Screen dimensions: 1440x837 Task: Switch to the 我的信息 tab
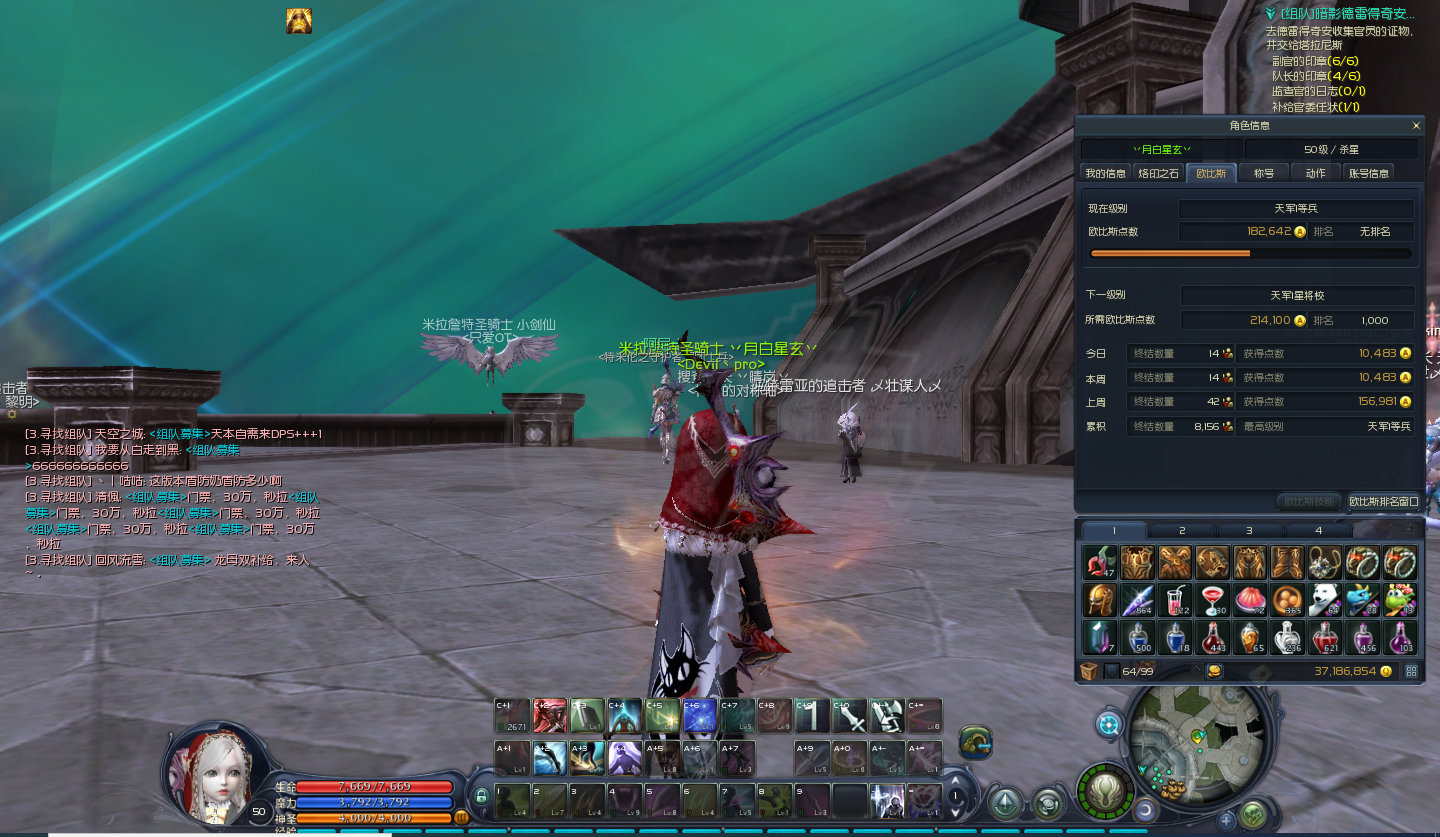(1106, 173)
